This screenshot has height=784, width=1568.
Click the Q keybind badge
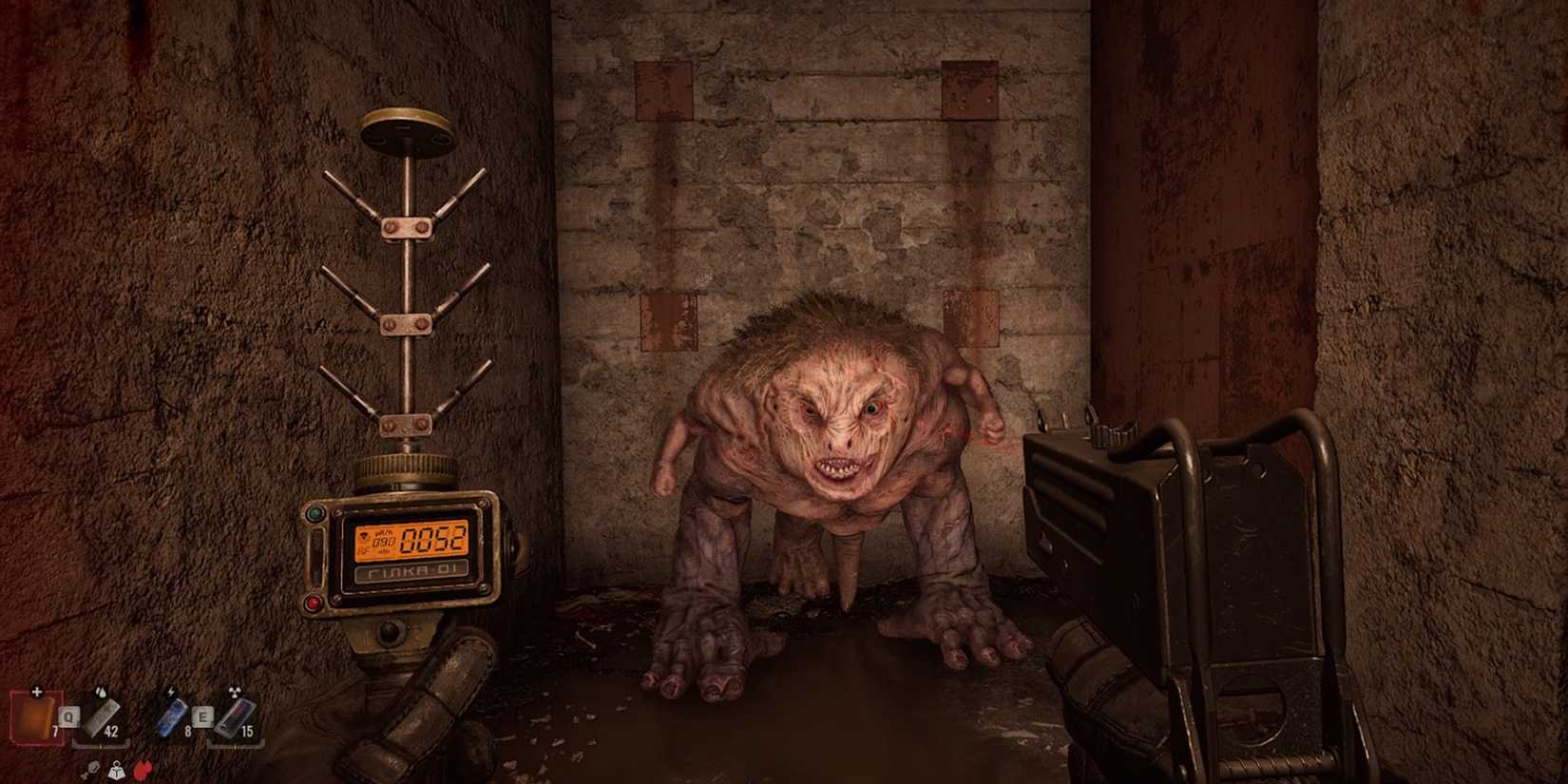click(69, 717)
